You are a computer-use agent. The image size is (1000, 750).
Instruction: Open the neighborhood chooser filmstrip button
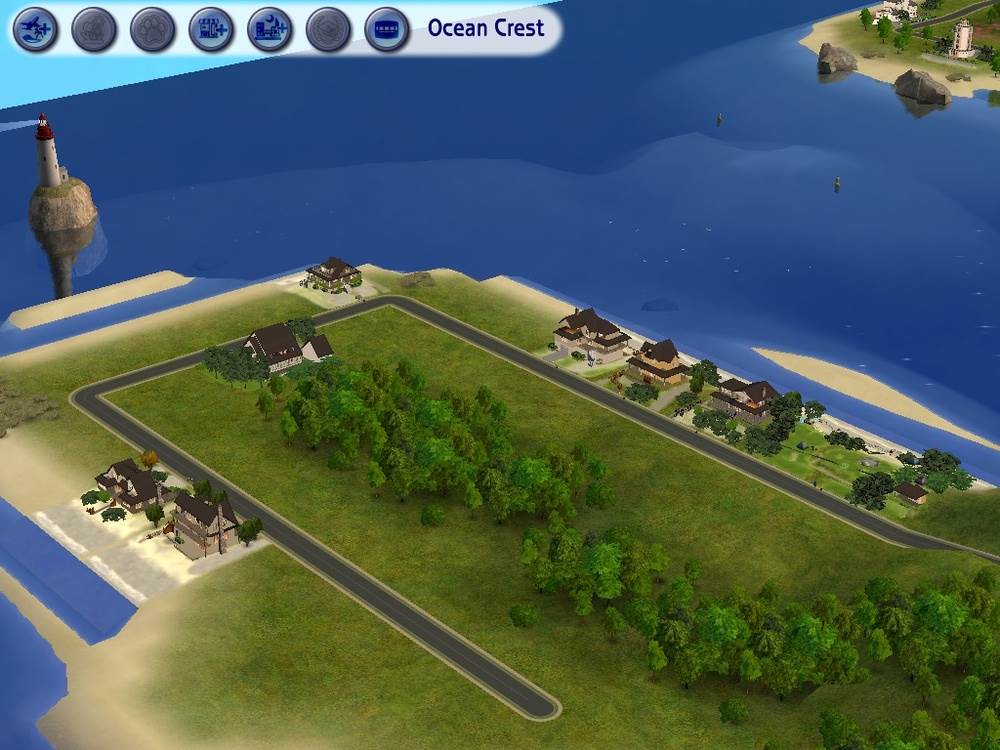click(x=387, y=29)
